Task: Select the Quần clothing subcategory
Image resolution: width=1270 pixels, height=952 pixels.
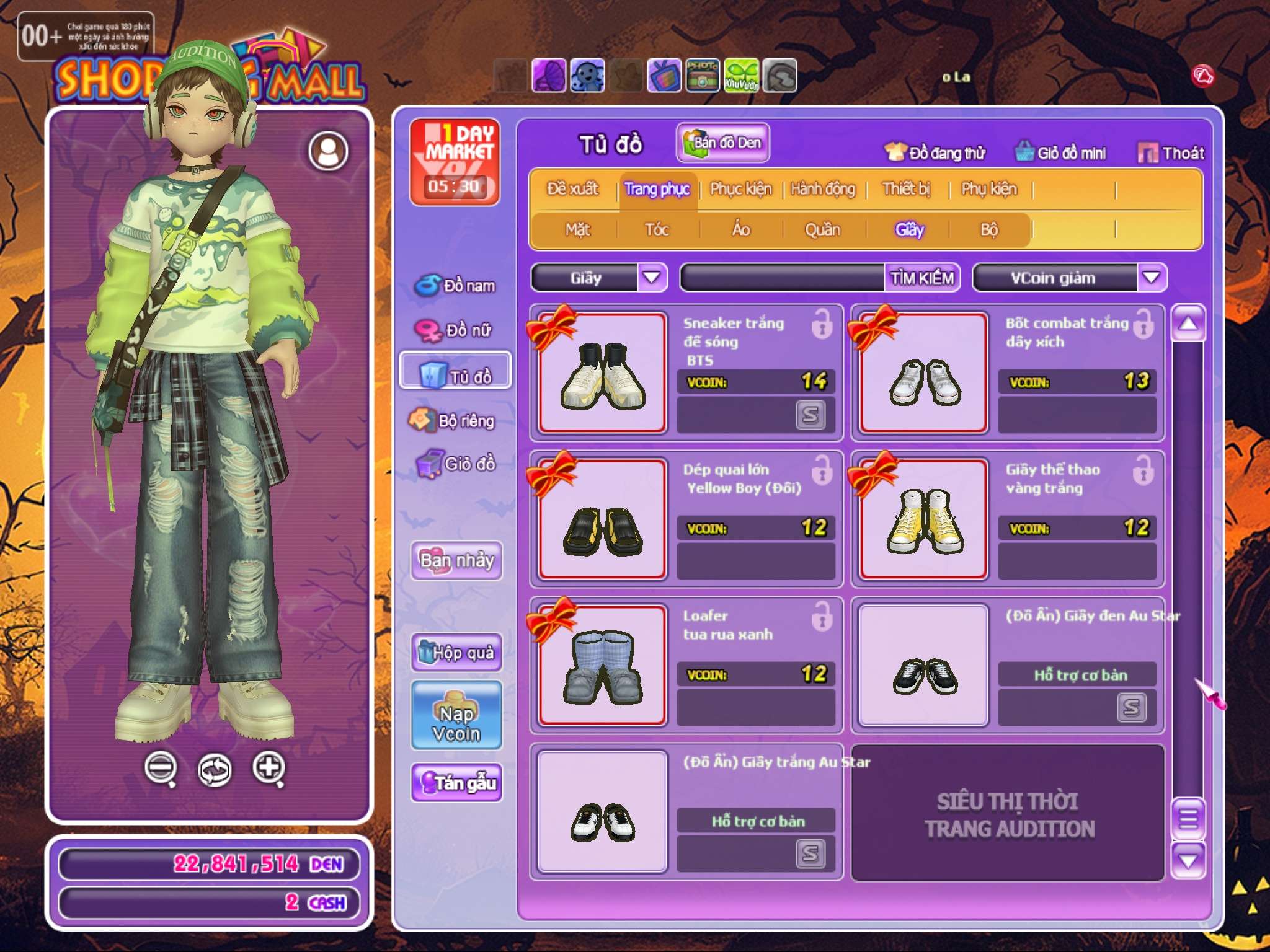Action: click(822, 230)
